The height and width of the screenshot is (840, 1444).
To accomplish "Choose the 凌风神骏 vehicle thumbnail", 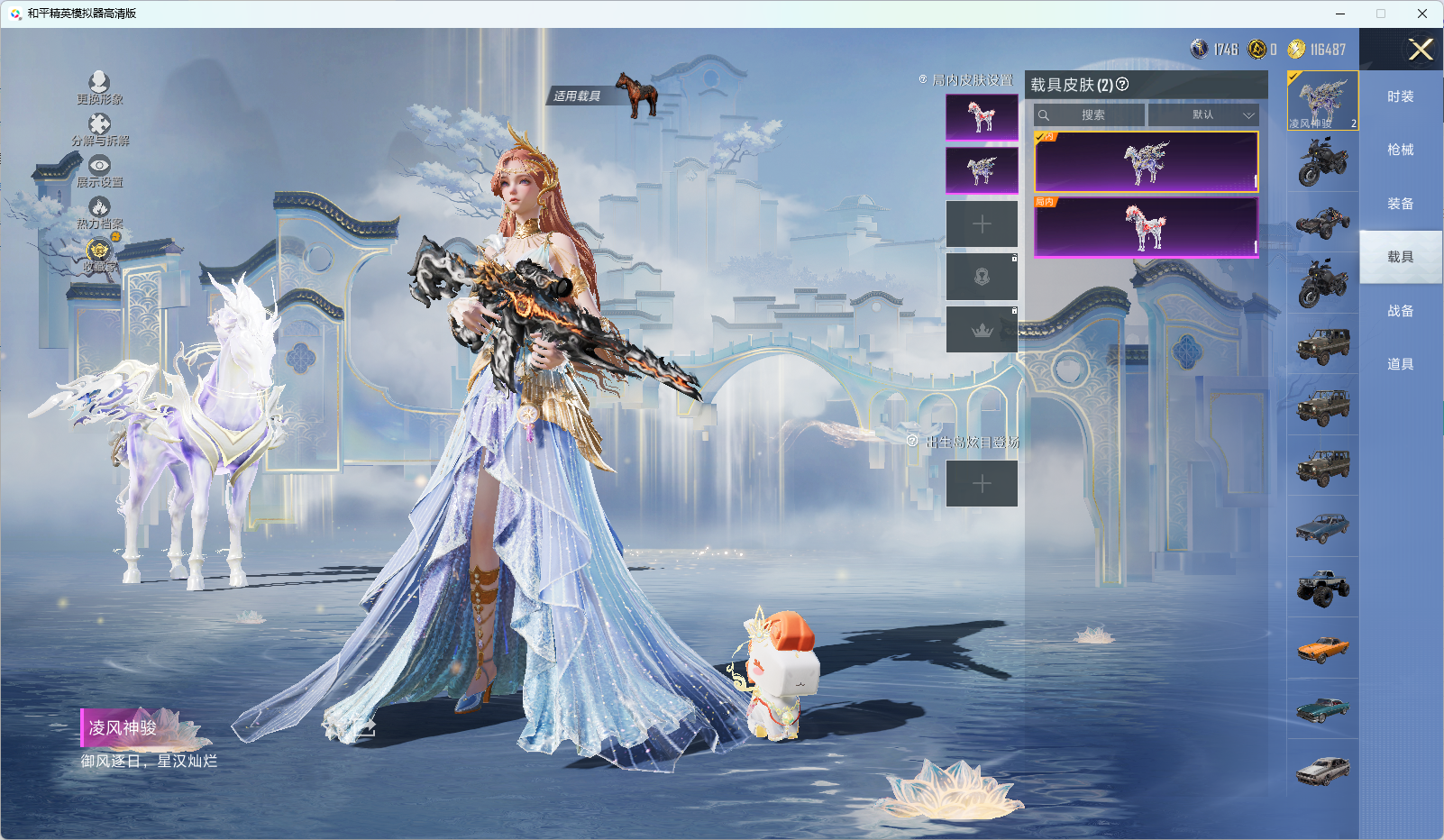I will [1322, 100].
